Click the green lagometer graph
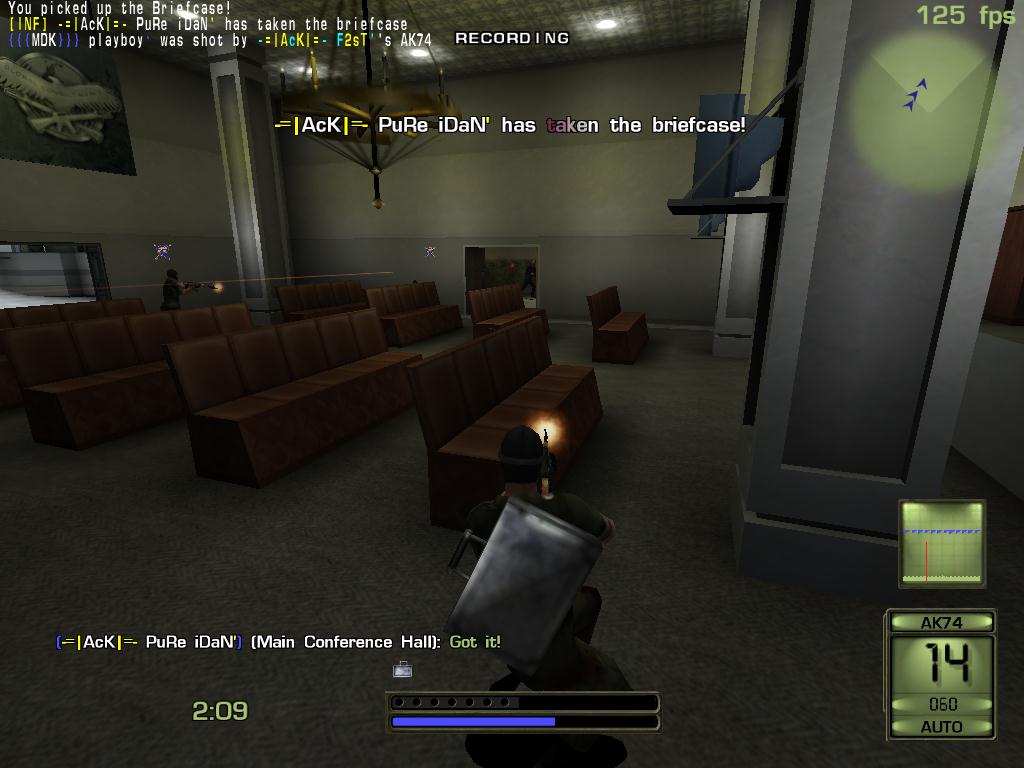Screen dimensions: 1024x768 pyautogui.click(x=942, y=543)
